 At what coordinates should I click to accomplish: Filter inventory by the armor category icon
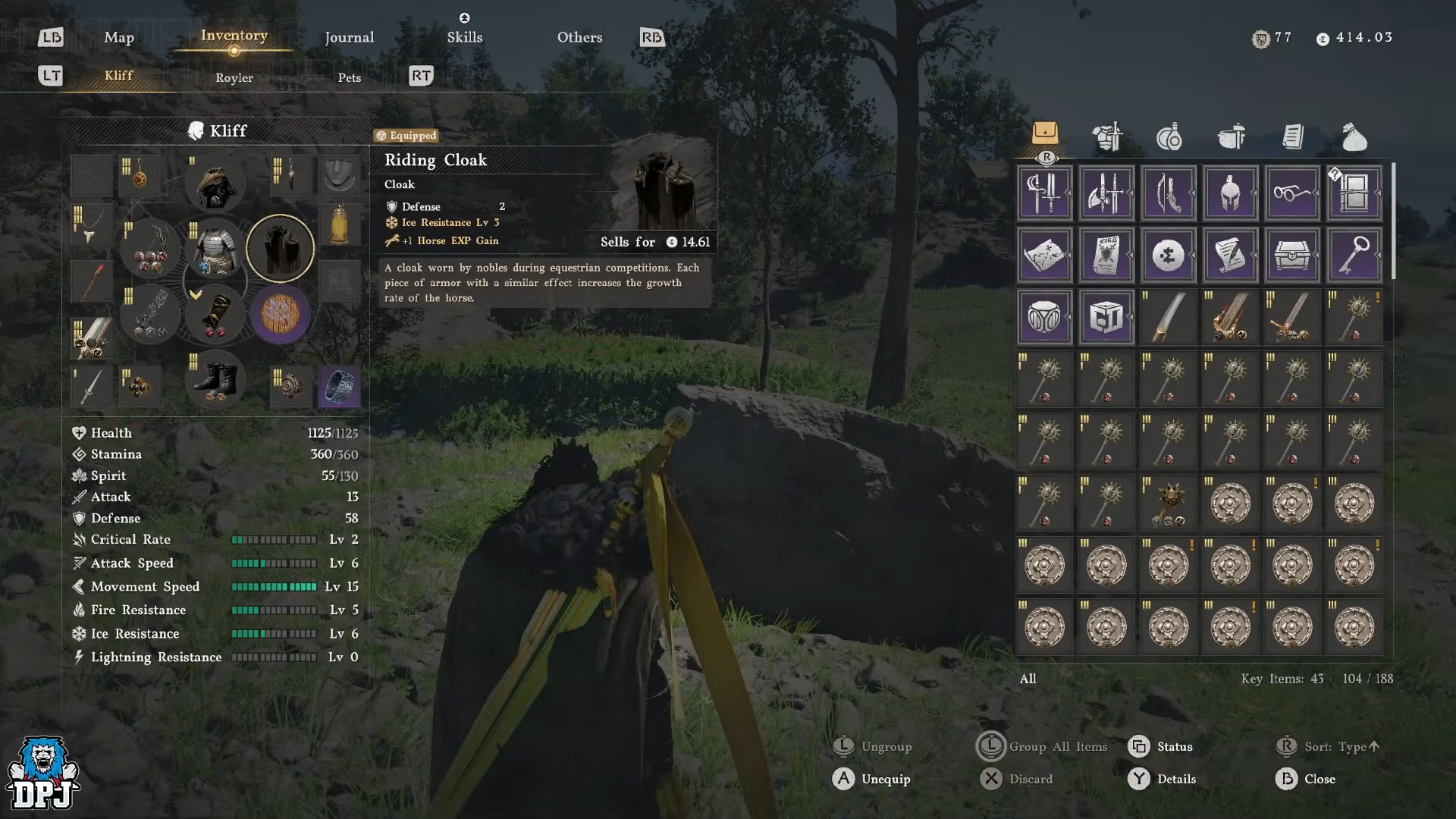tap(1107, 137)
